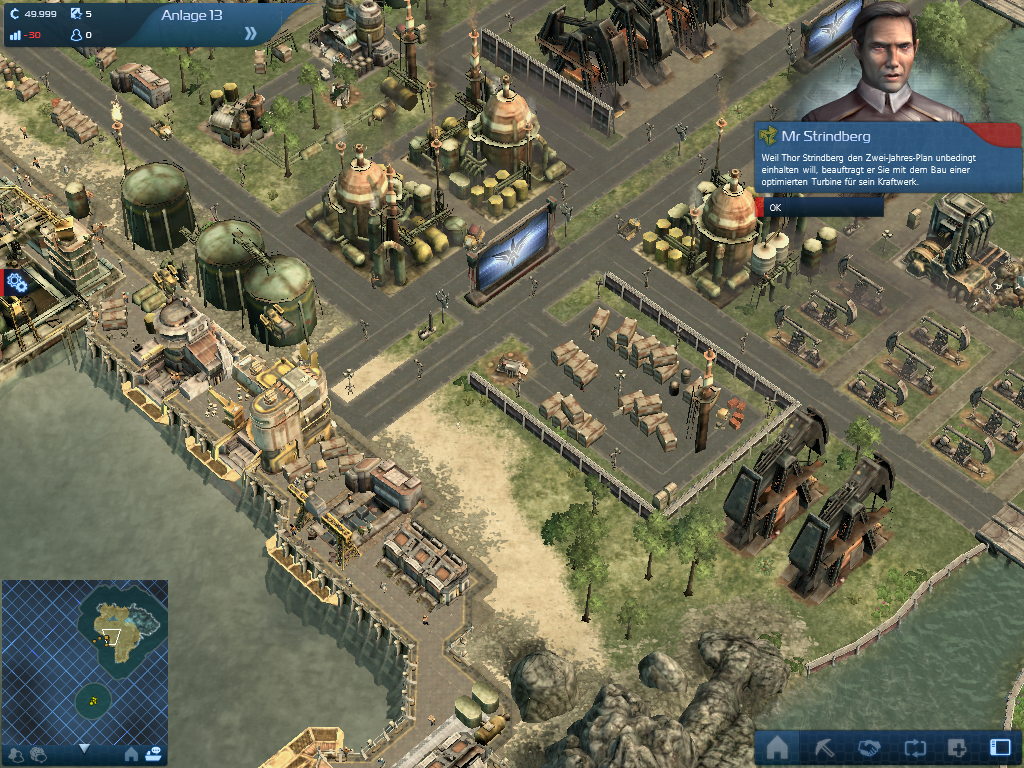Open the chat bubbles icon under the minimap
This screenshot has width=1024, height=768.
coord(38,754)
